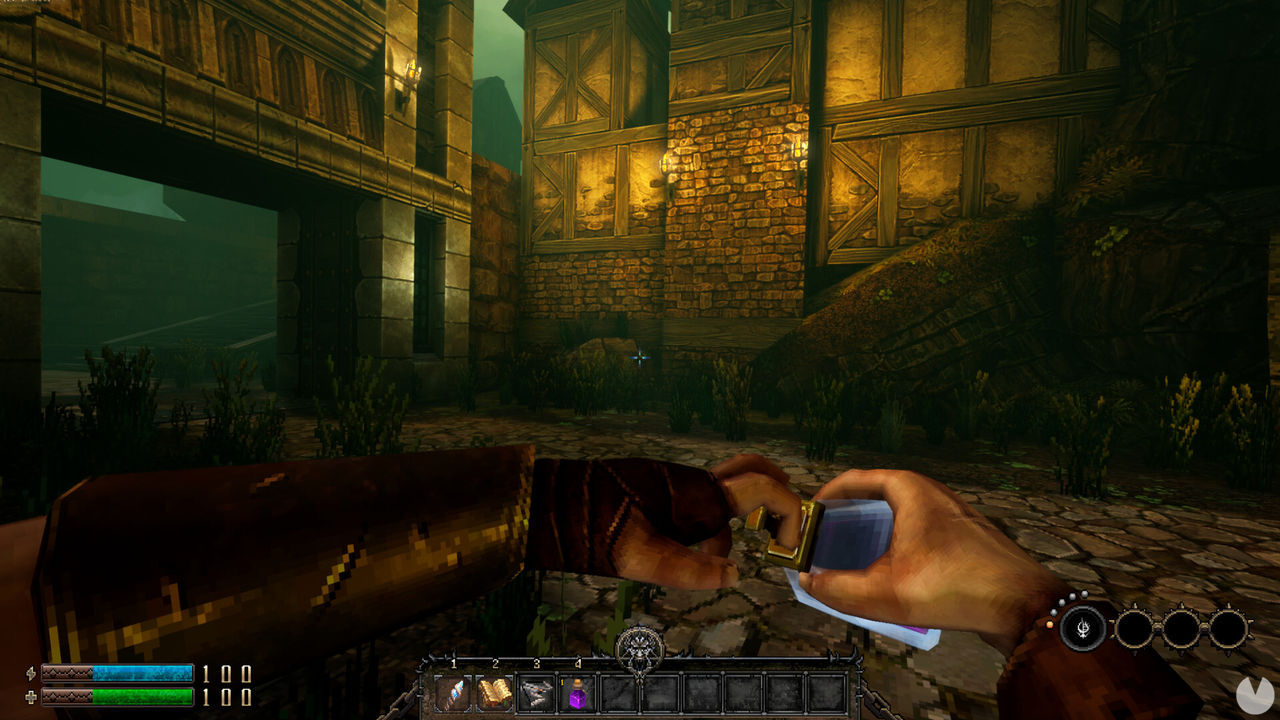Click the lightning bolt icon beside the mana bar

click(x=31, y=671)
